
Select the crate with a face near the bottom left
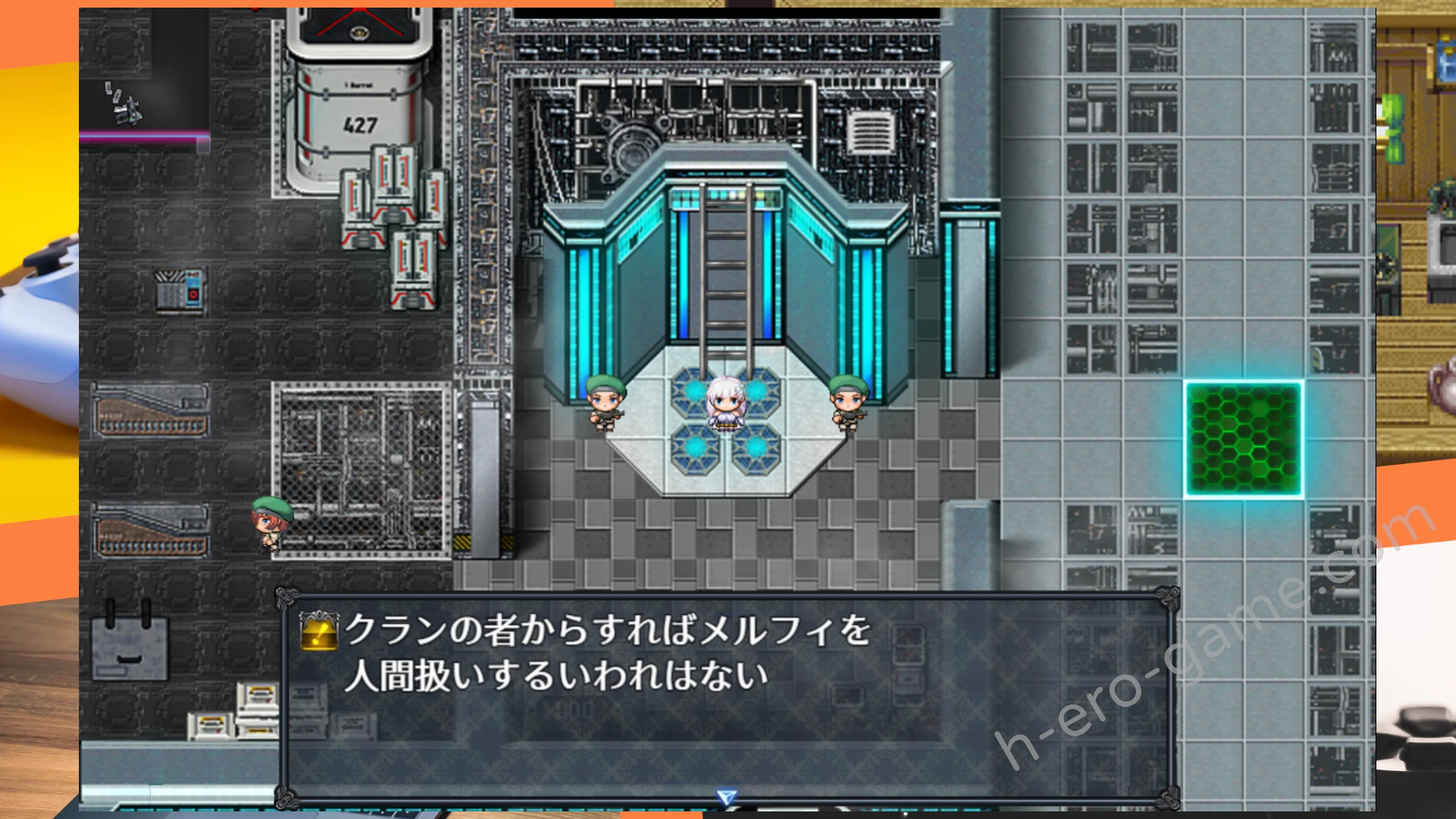coord(129,648)
